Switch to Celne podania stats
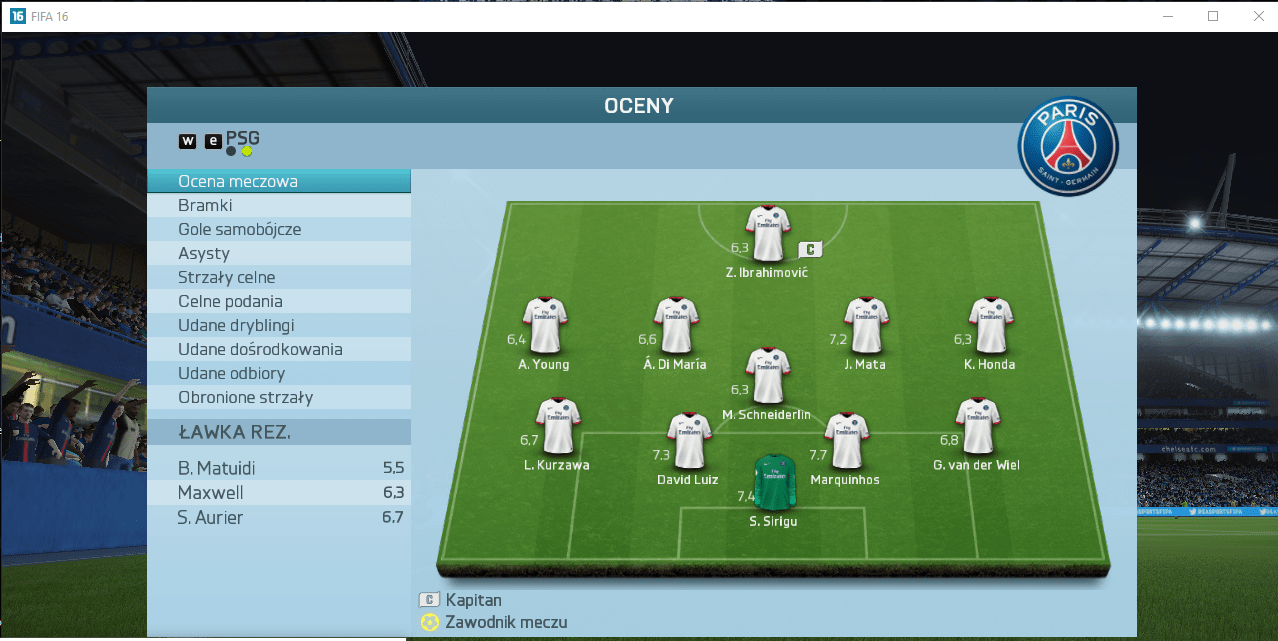1278x641 pixels. point(278,302)
